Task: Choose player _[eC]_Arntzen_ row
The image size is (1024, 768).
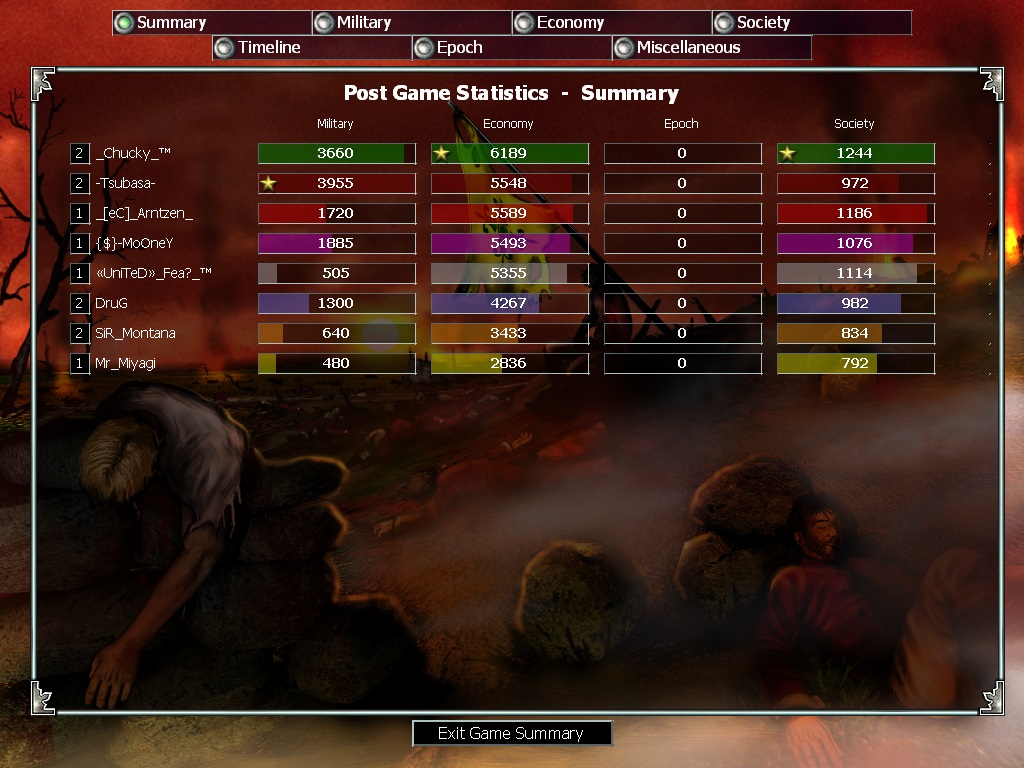Action: 144,213
